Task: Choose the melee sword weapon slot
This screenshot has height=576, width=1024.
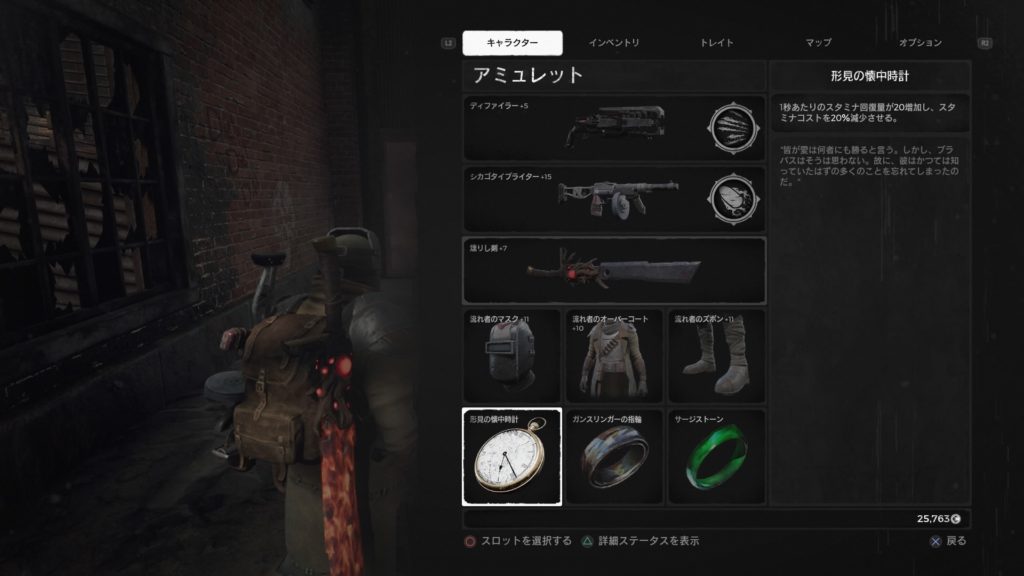Action: (613, 269)
